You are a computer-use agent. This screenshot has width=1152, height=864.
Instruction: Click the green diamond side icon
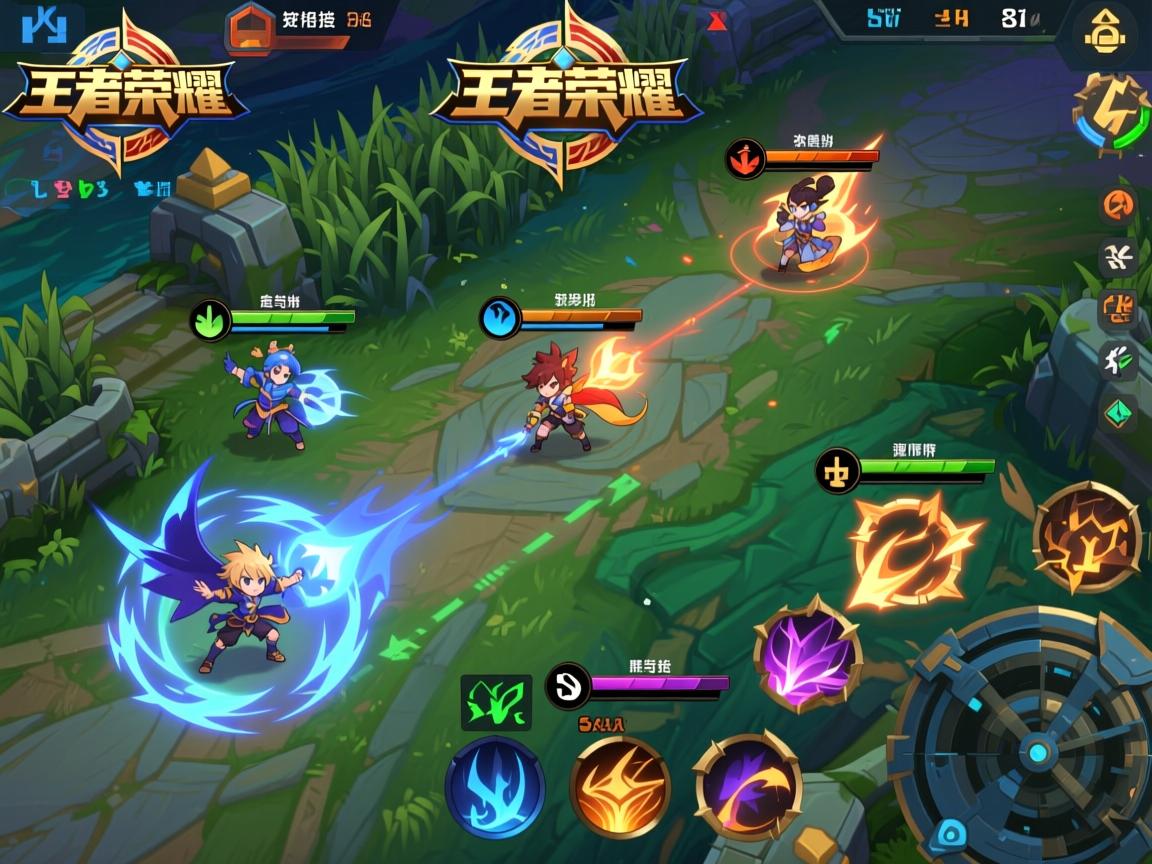click(1117, 412)
